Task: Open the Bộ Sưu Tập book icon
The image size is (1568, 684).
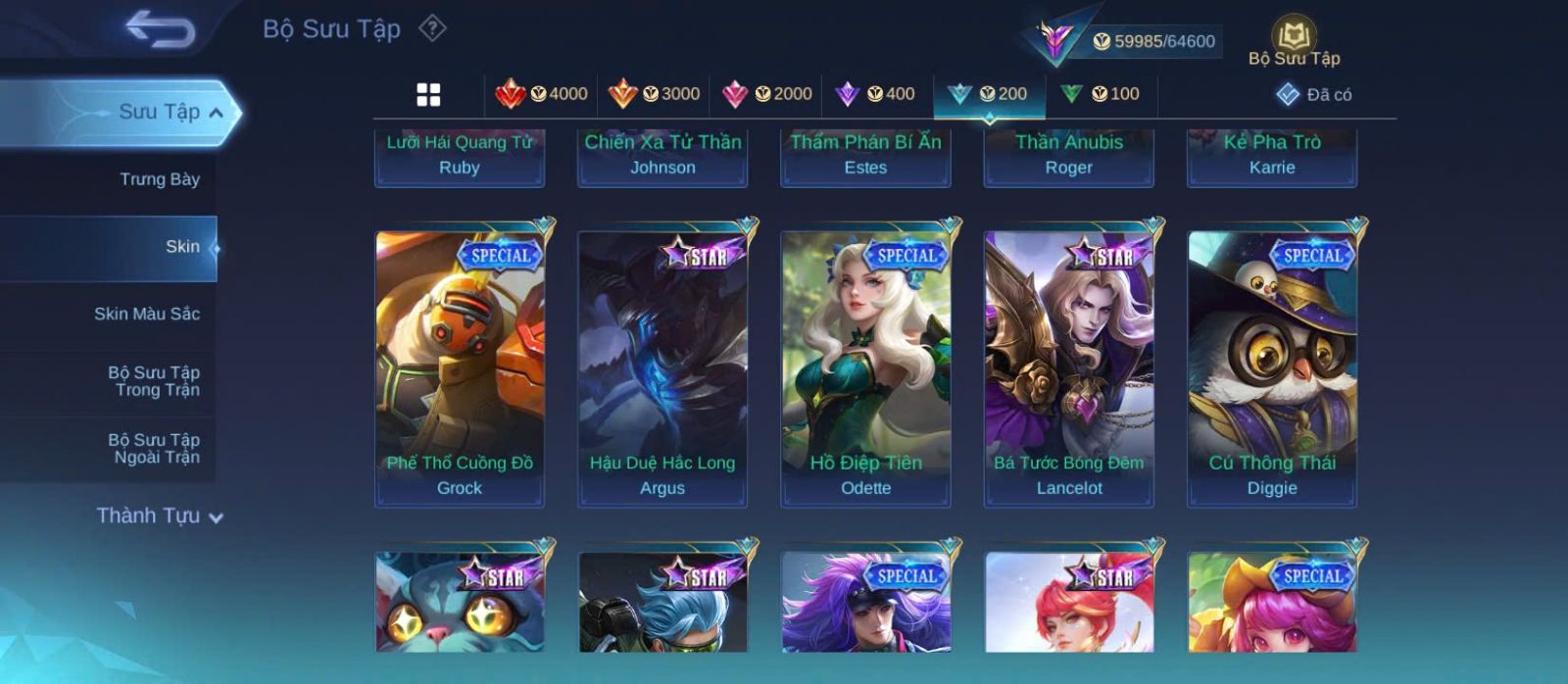Action: click(1294, 41)
